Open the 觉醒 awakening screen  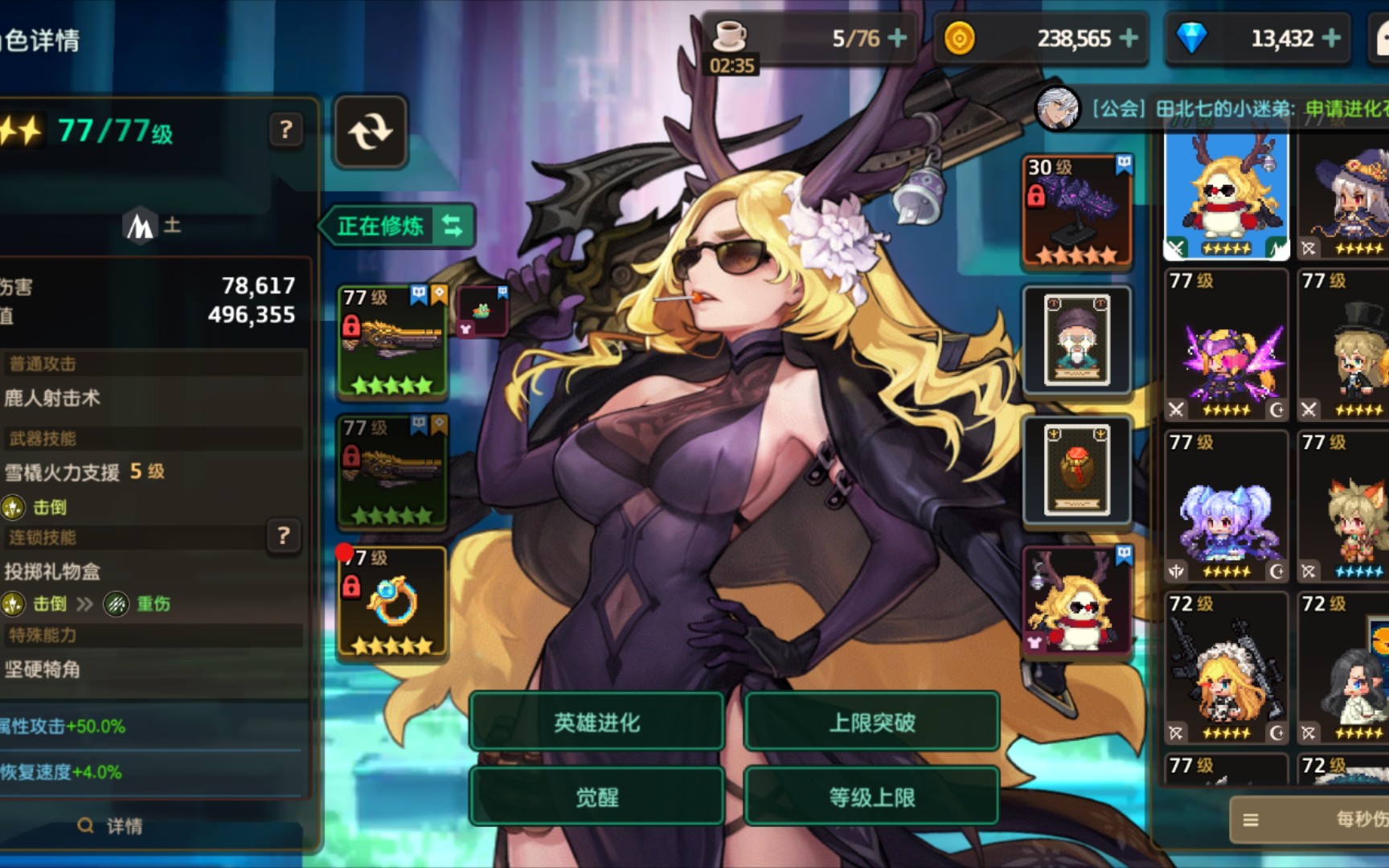pos(596,796)
